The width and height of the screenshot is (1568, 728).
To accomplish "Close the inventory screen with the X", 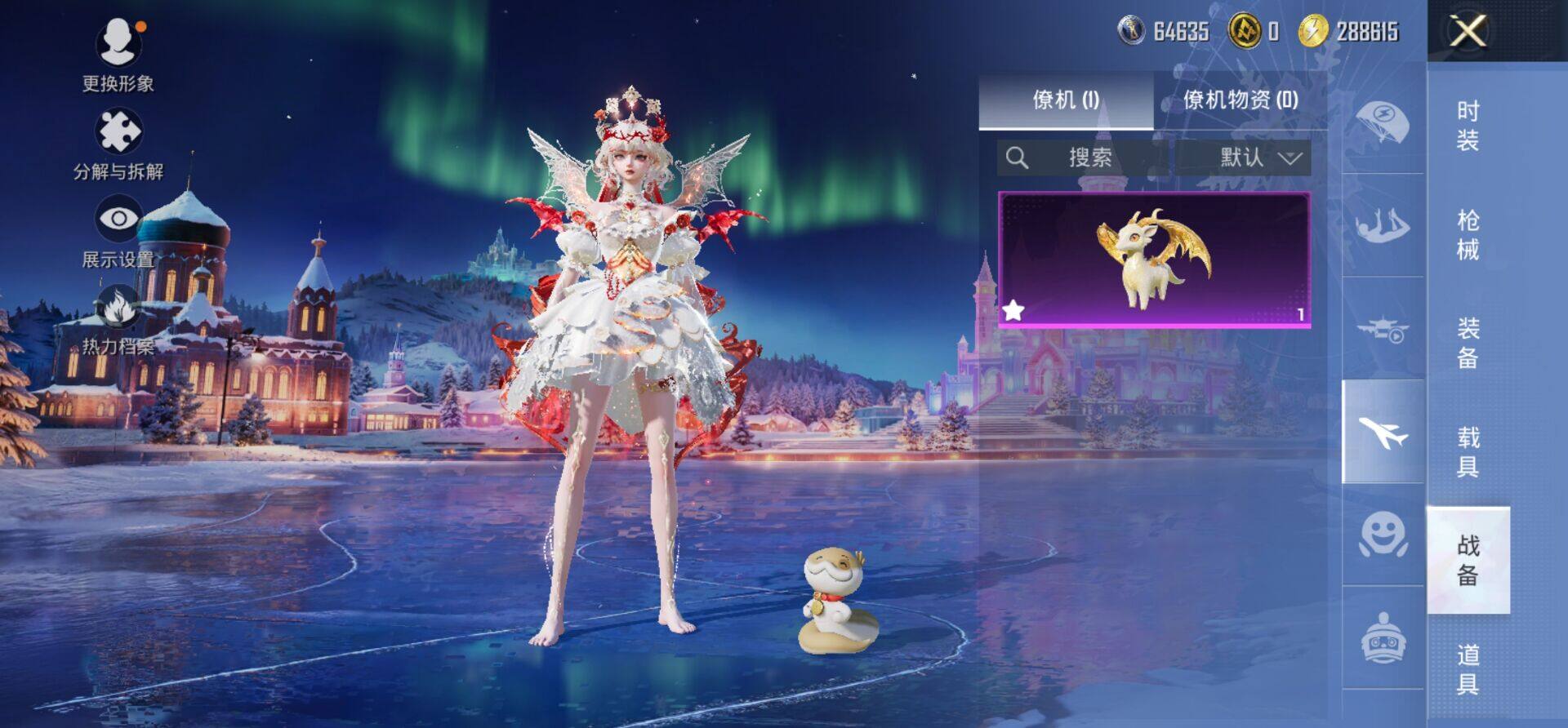I will tap(1468, 32).
